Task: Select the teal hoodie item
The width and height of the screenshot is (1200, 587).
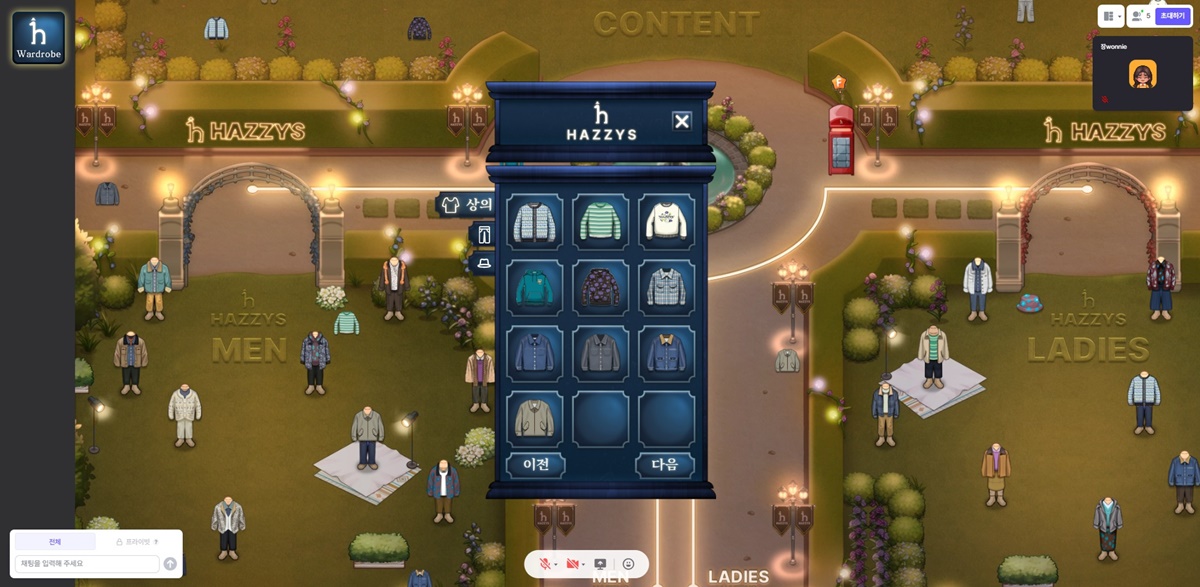Action: pyautogui.click(x=534, y=288)
